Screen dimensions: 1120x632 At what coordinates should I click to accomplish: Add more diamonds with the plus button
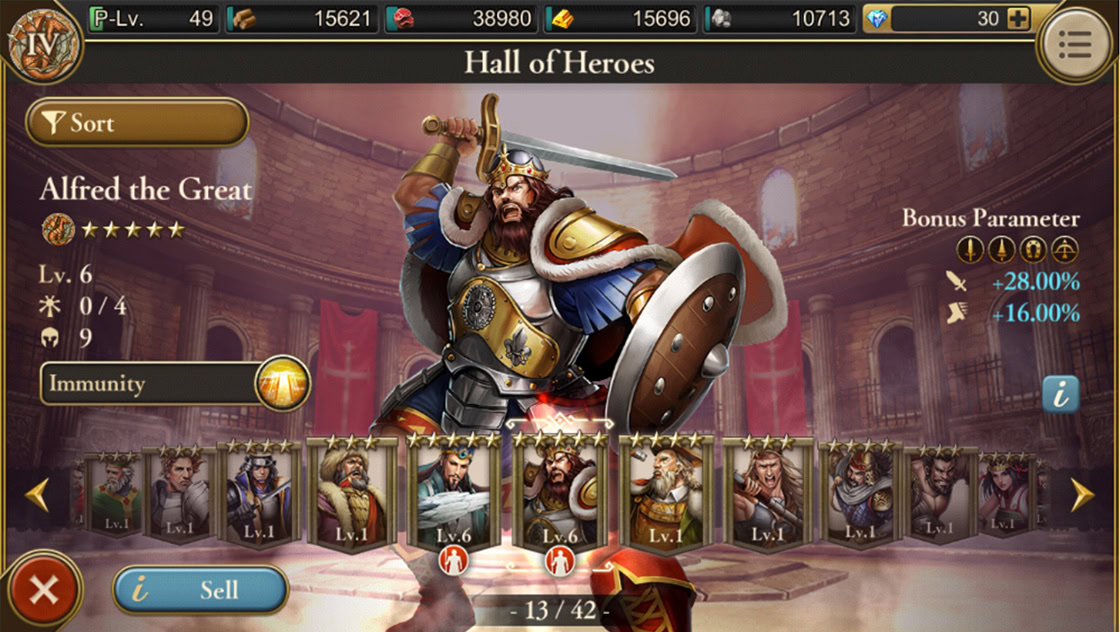tap(1018, 18)
